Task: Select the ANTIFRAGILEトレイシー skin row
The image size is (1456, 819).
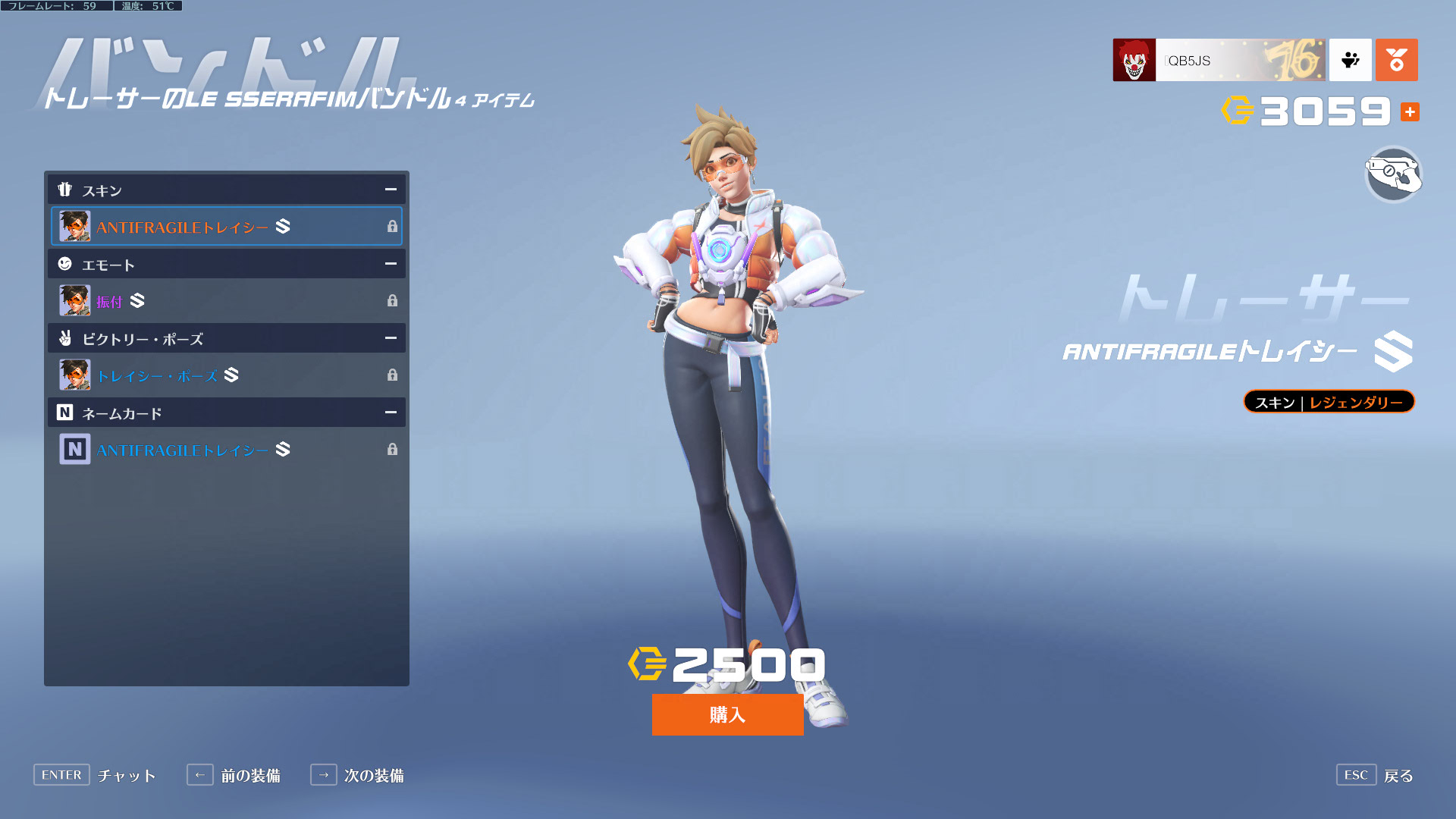Action: click(x=226, y=226)
